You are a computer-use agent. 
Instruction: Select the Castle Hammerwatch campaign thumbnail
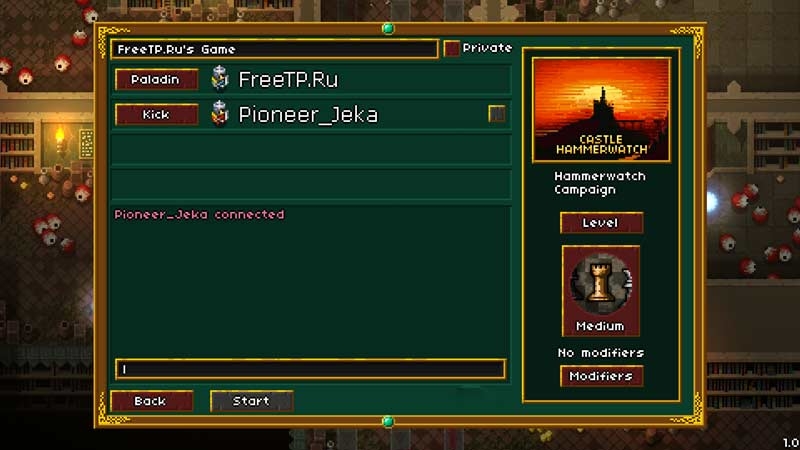(x=601, y=108)
